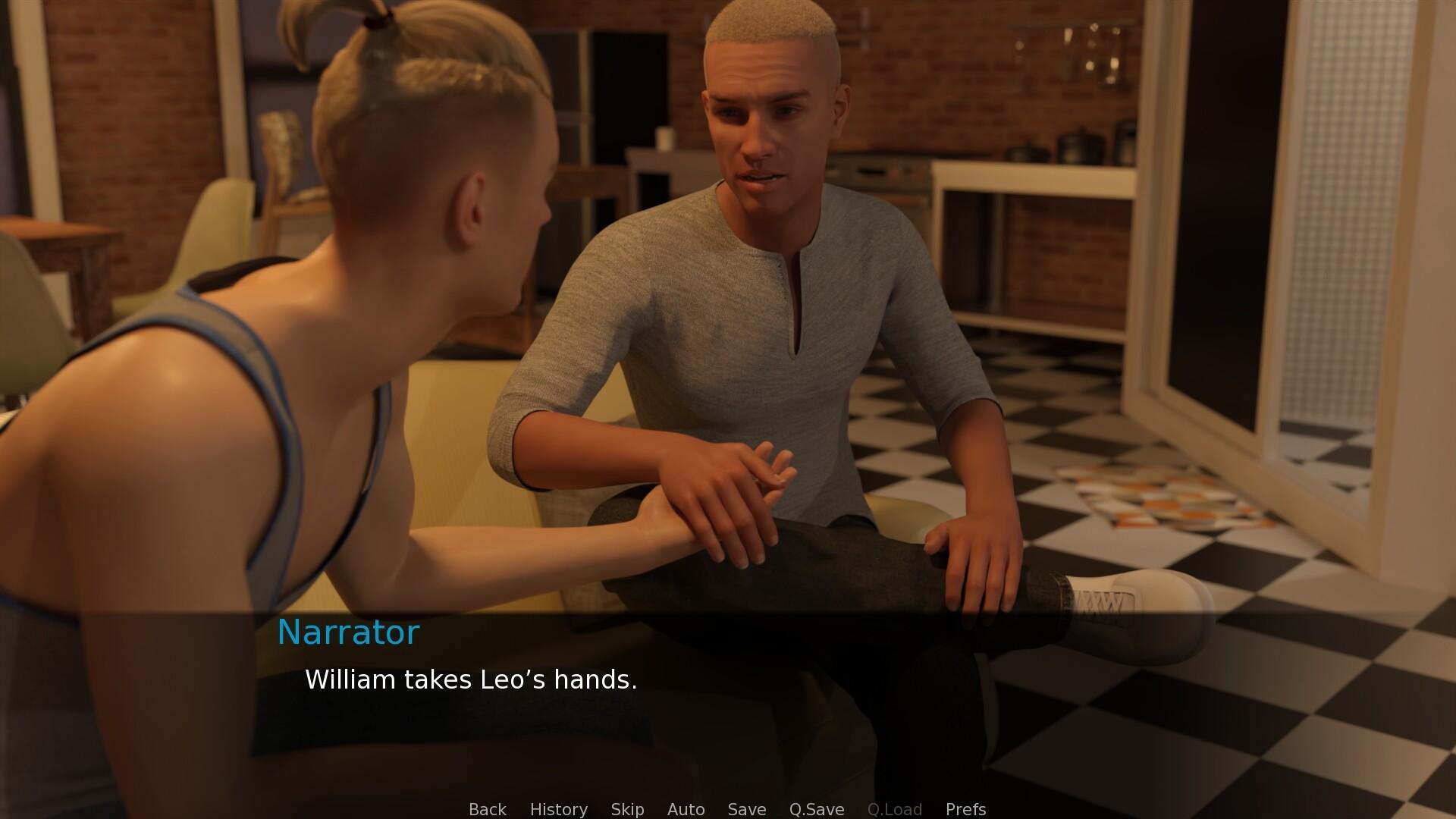Select the grayed-out Q.Load option

tap(895, 809)
